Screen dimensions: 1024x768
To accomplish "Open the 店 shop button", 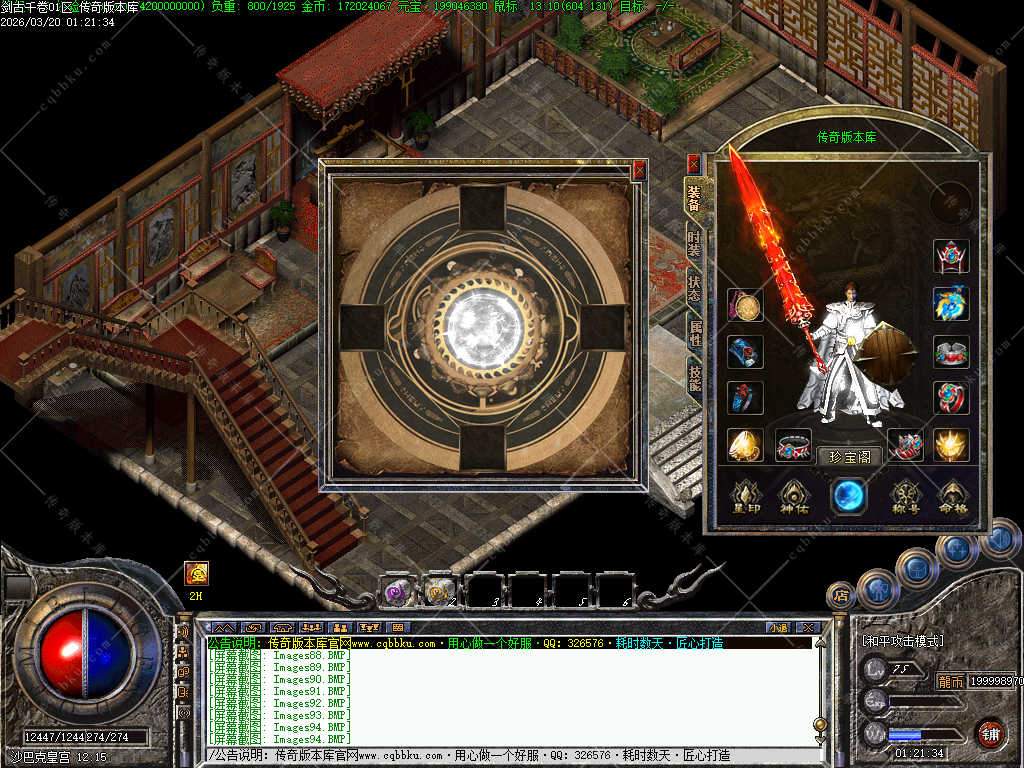I will pos(841,596).
